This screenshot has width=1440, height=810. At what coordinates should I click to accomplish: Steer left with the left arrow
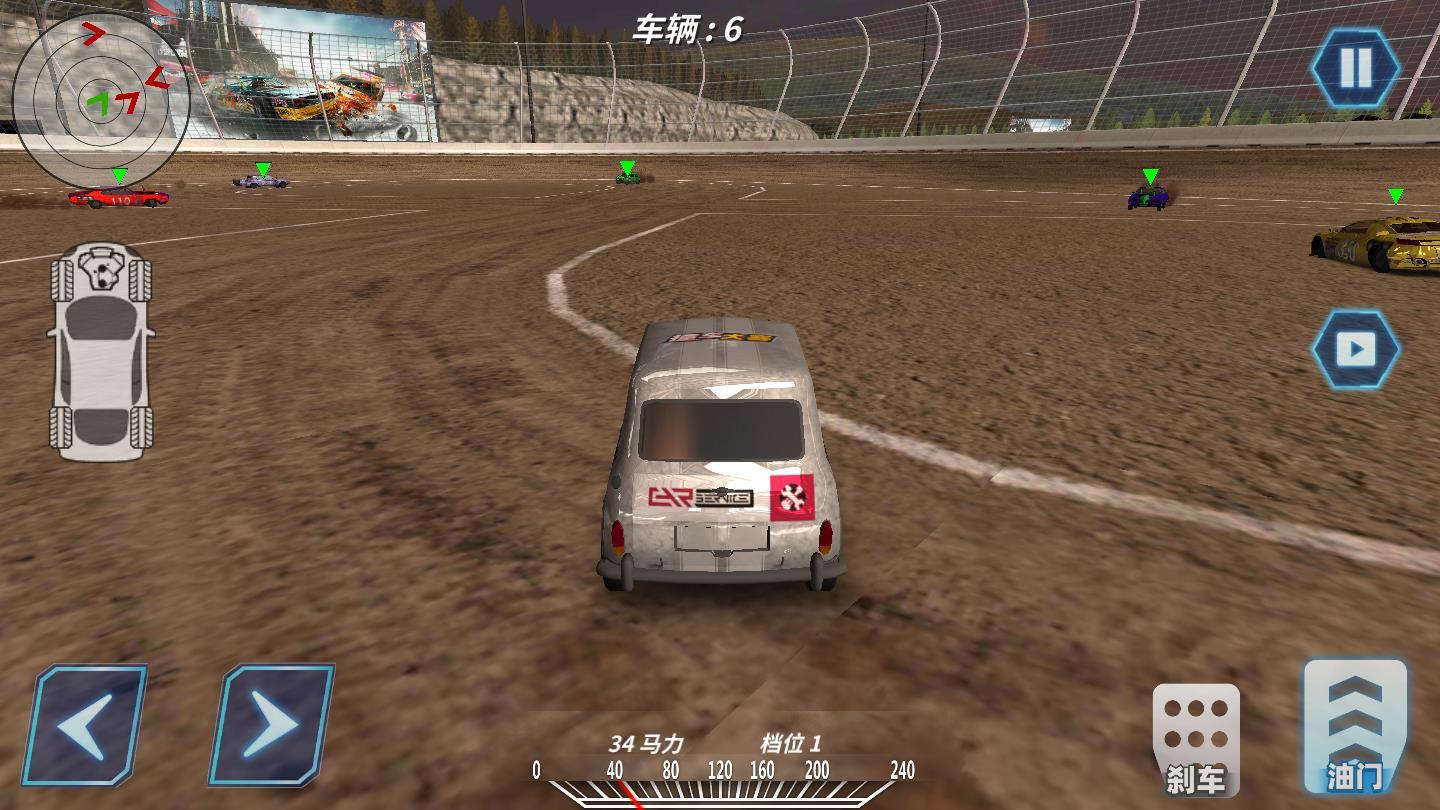(x=85, y=725)
